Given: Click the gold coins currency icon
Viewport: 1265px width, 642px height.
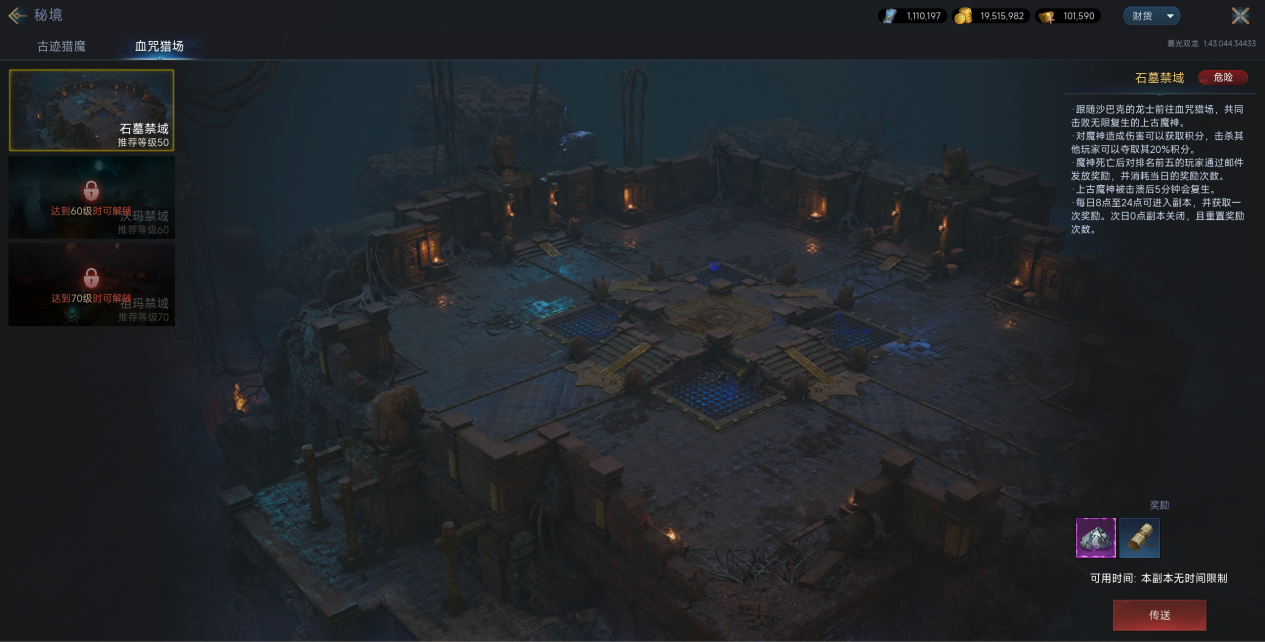Looking at the screenshot, I should pos(963,16).
